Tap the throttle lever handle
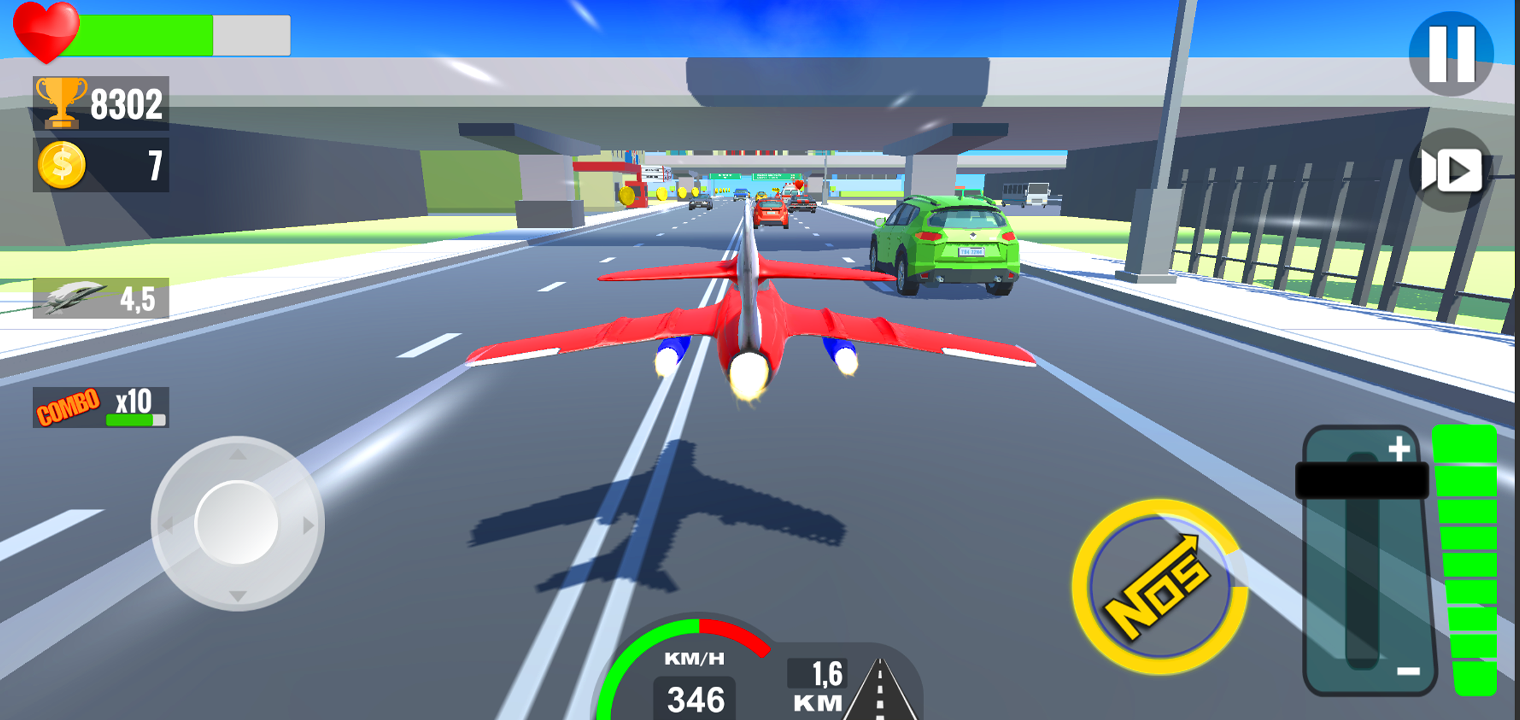The width and height of the screenshot is (1520, 720). 1364,478
